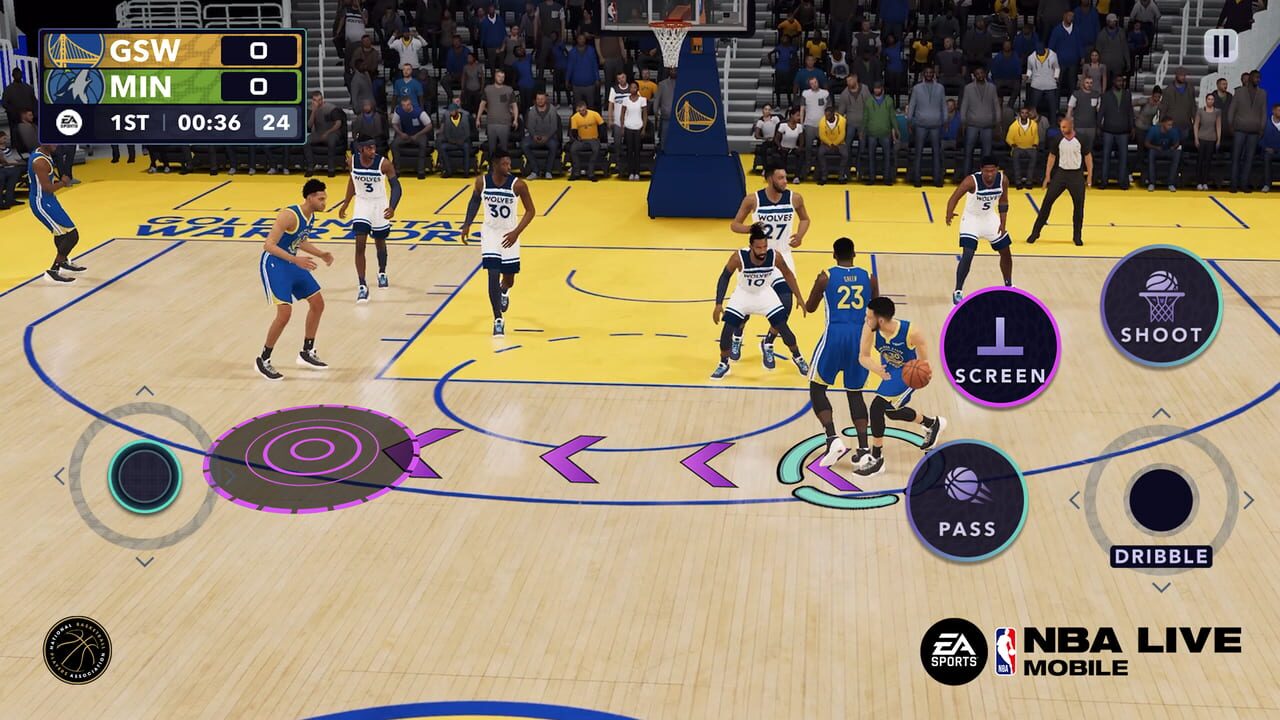Tap the EA logo on the scoreboard
This screenshot has width=1280, height=720.
pos(69,122)
